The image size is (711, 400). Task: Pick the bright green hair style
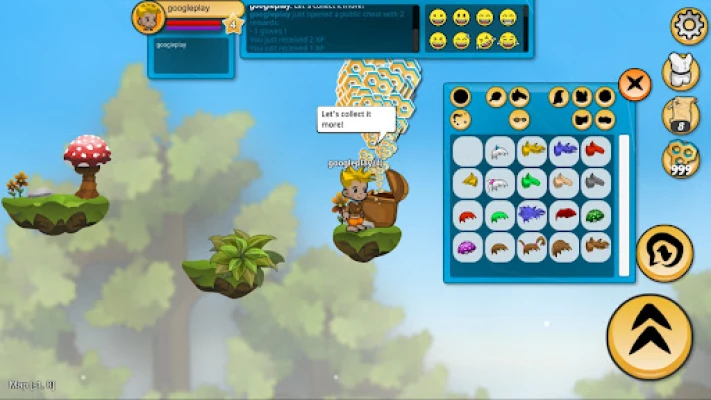pyautogui.click(x=532, y=183)
